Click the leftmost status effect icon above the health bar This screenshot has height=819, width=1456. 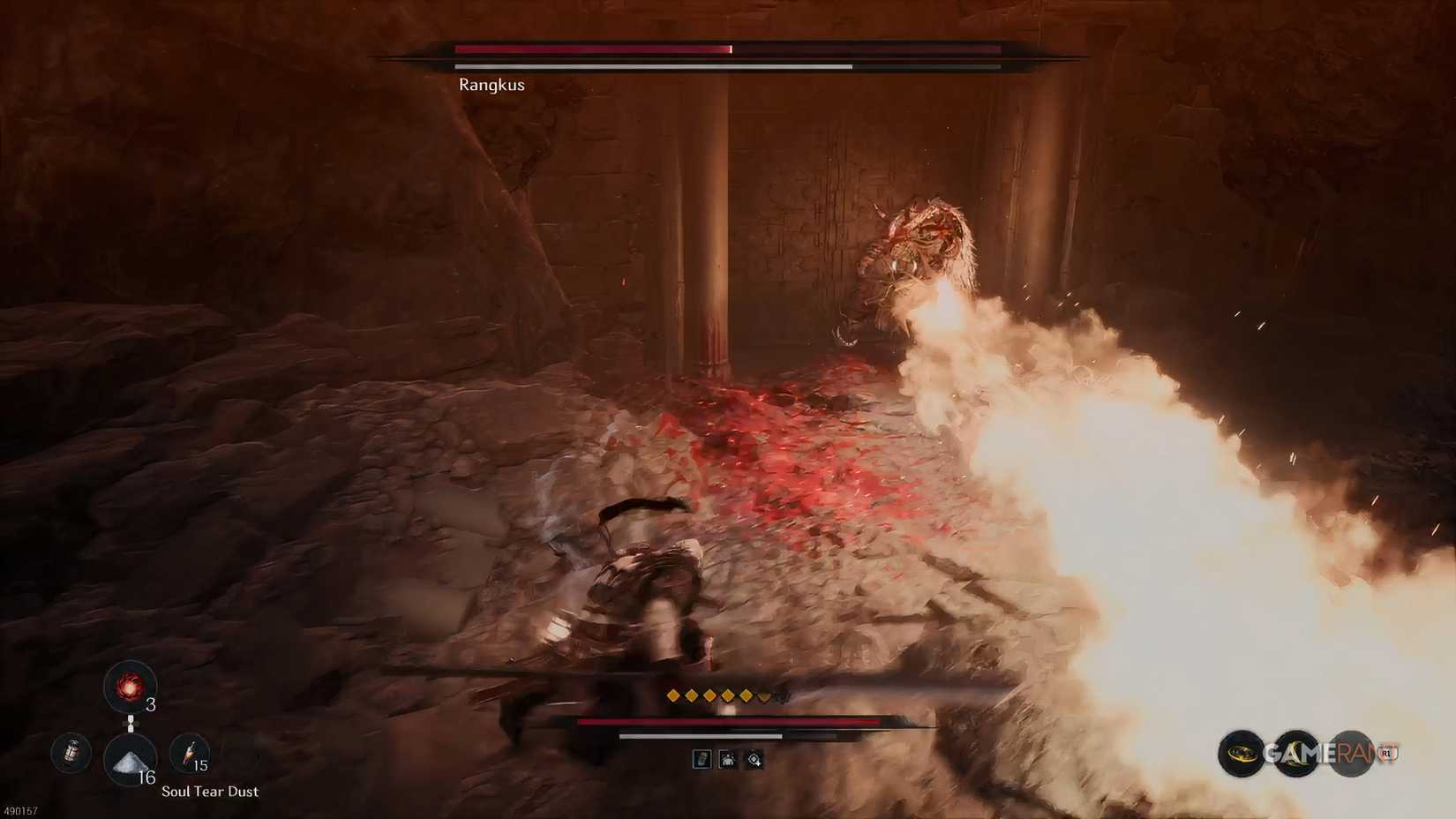click(702, 760)
